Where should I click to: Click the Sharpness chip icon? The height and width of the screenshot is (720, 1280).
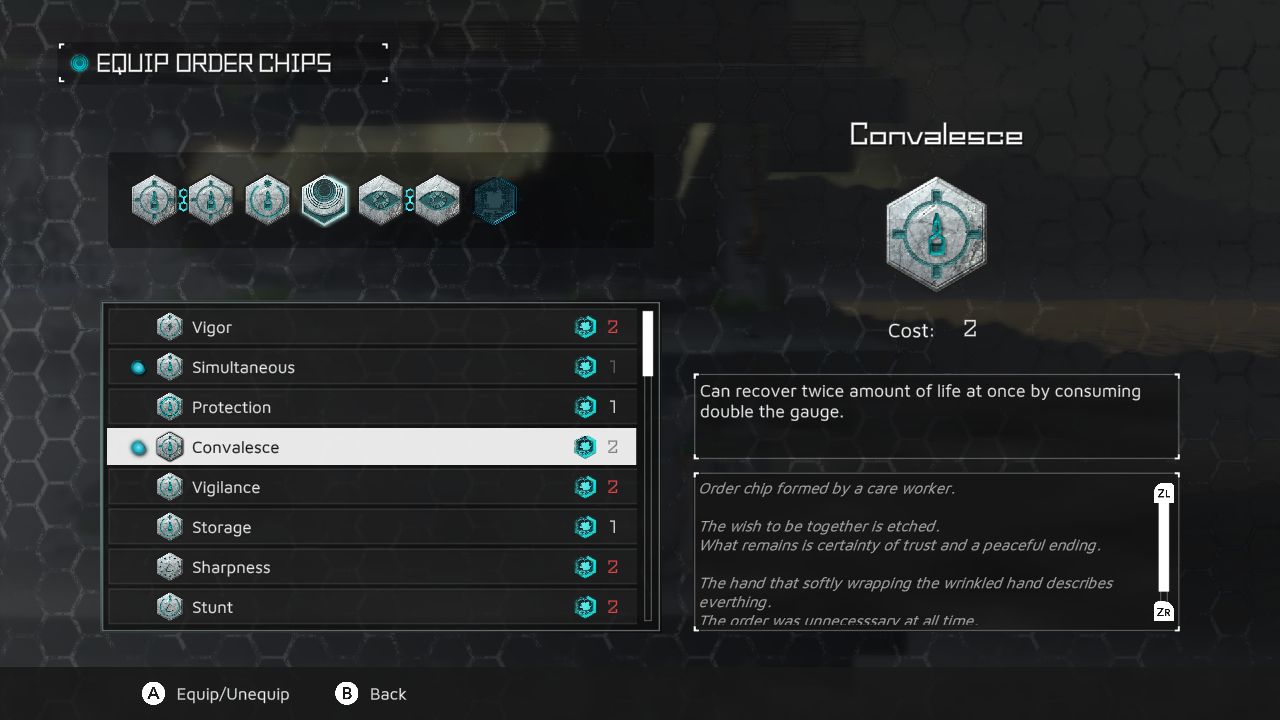click(x=169, y=567)
